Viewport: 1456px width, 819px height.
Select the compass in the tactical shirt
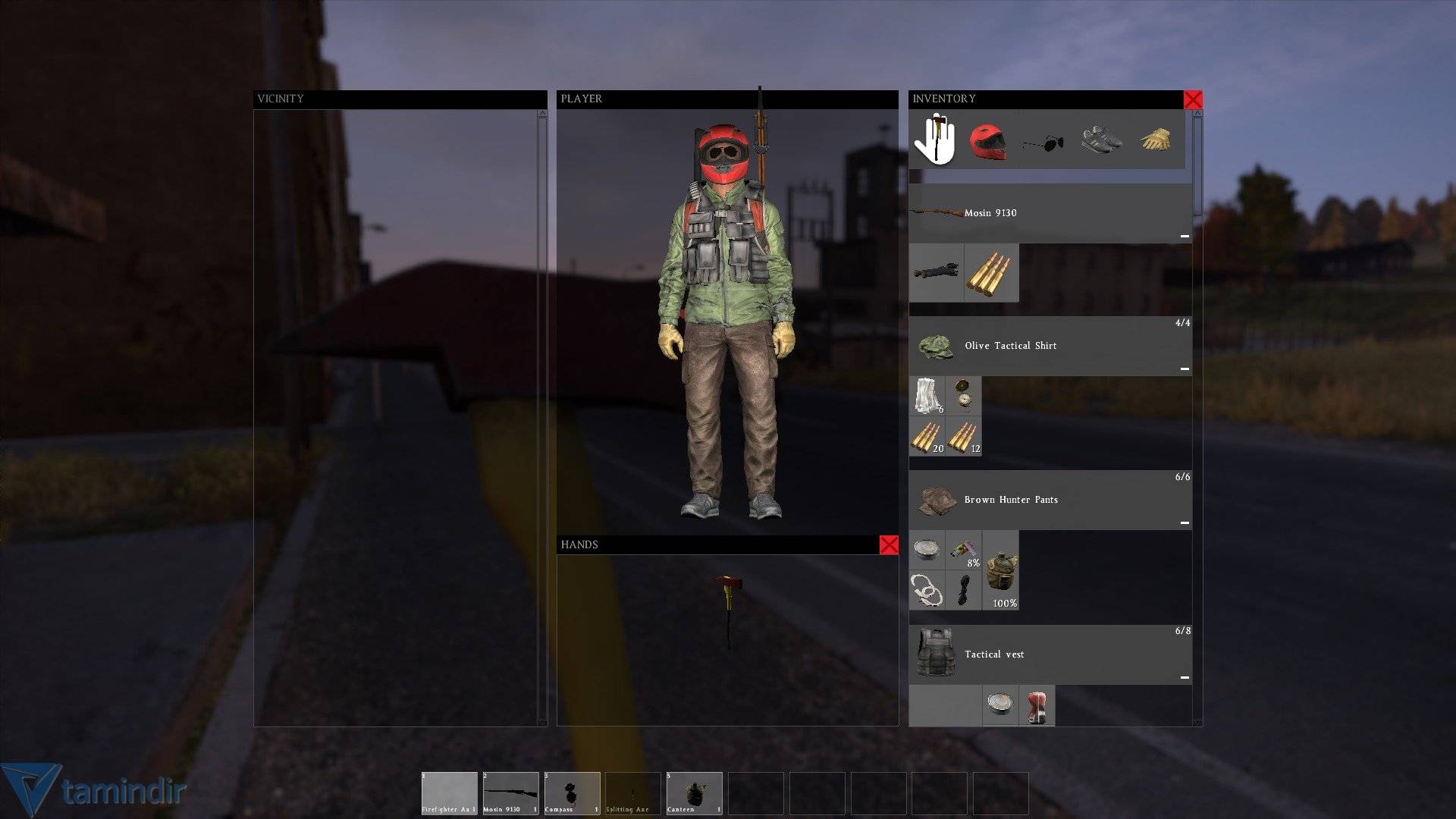(x=963, y=396)
